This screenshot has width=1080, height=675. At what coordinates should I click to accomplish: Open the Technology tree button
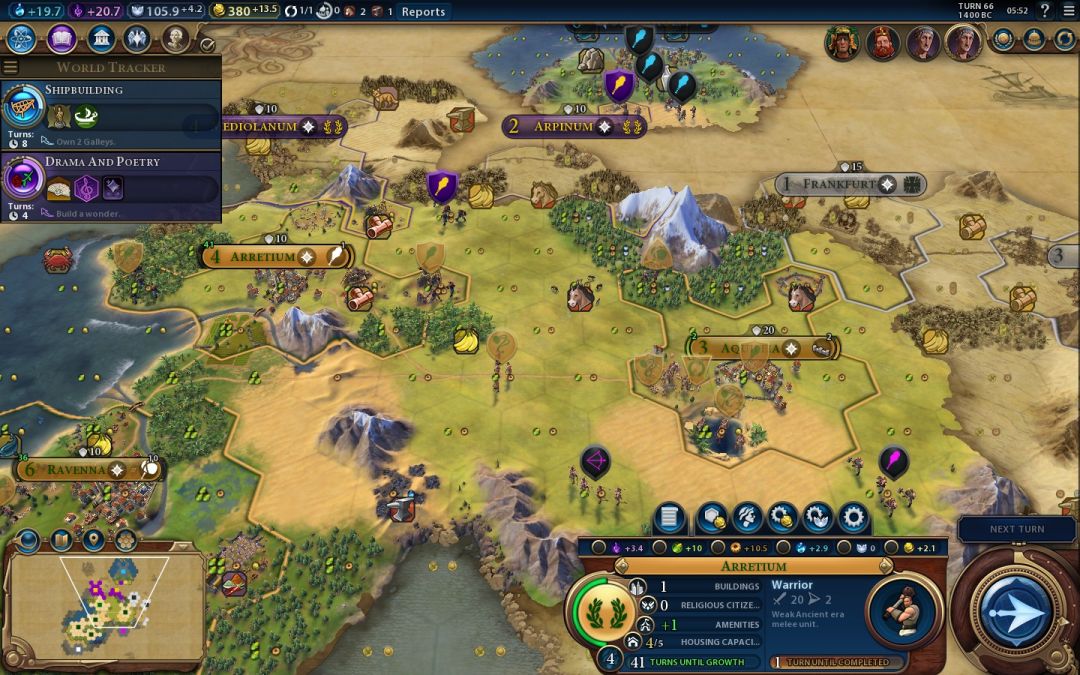coord(23,39)
